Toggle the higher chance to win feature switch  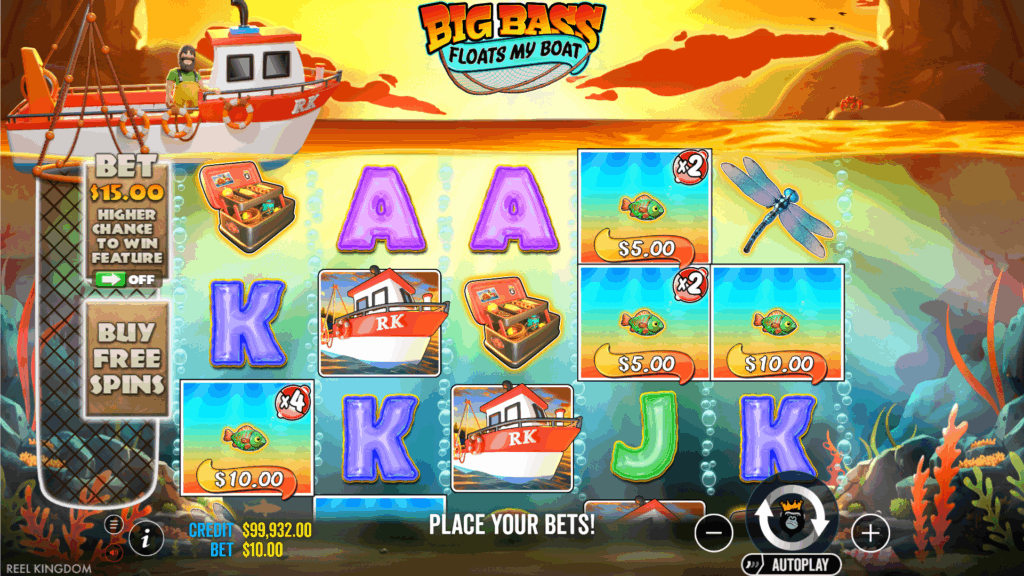(126, 279)
